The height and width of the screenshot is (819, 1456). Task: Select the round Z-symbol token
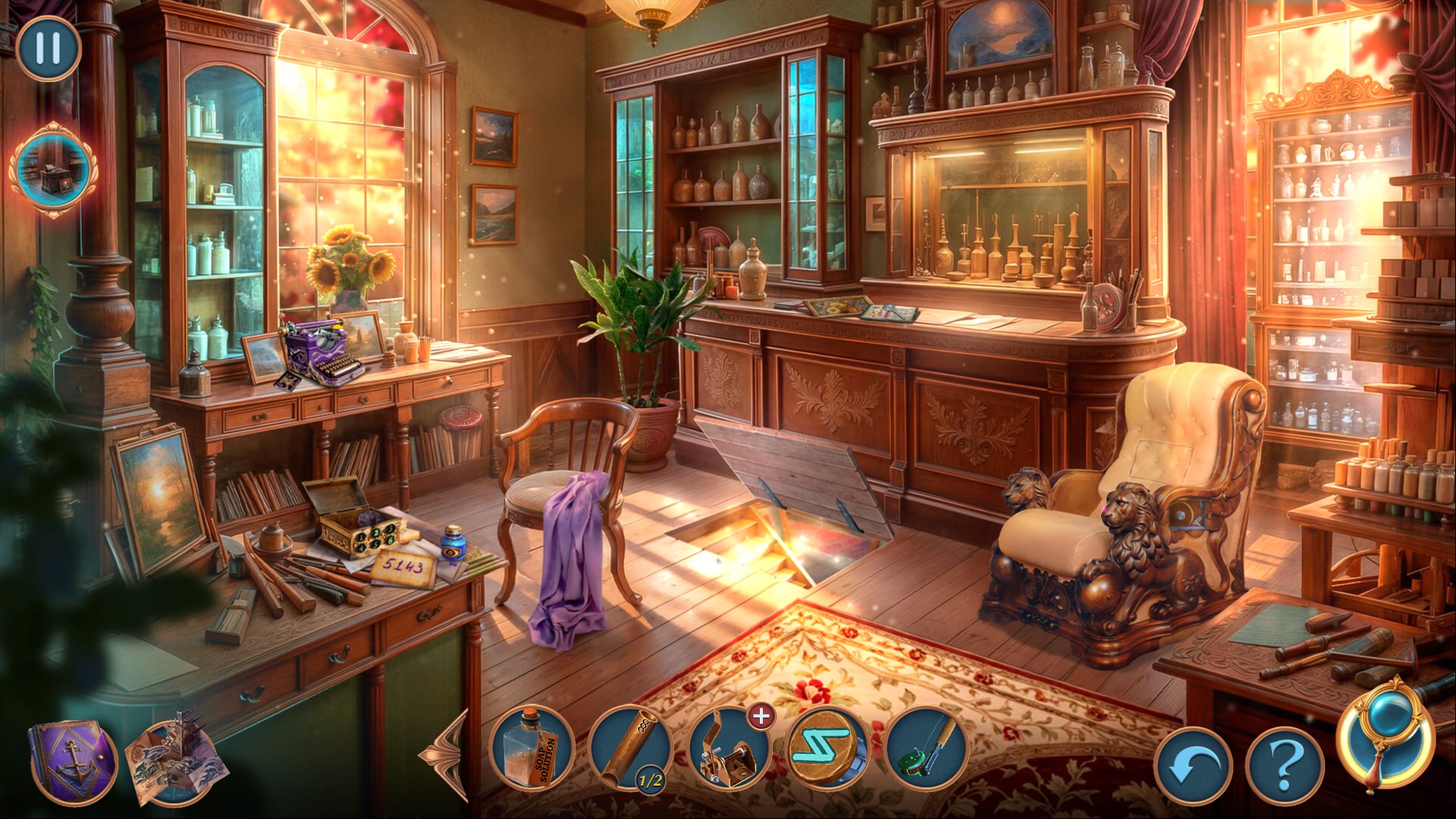828,749
